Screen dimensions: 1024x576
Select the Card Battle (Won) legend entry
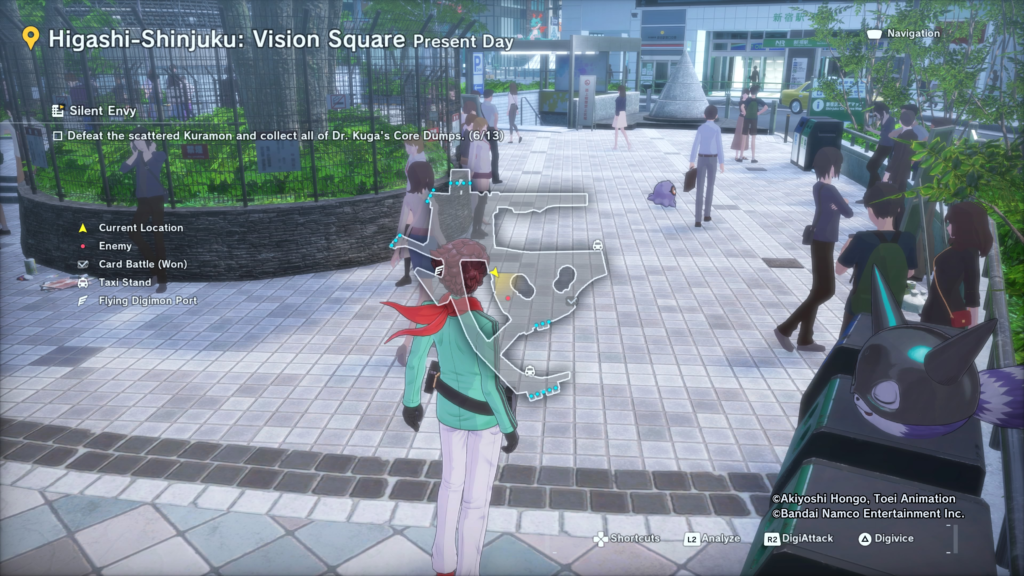[x=142, y=264]
